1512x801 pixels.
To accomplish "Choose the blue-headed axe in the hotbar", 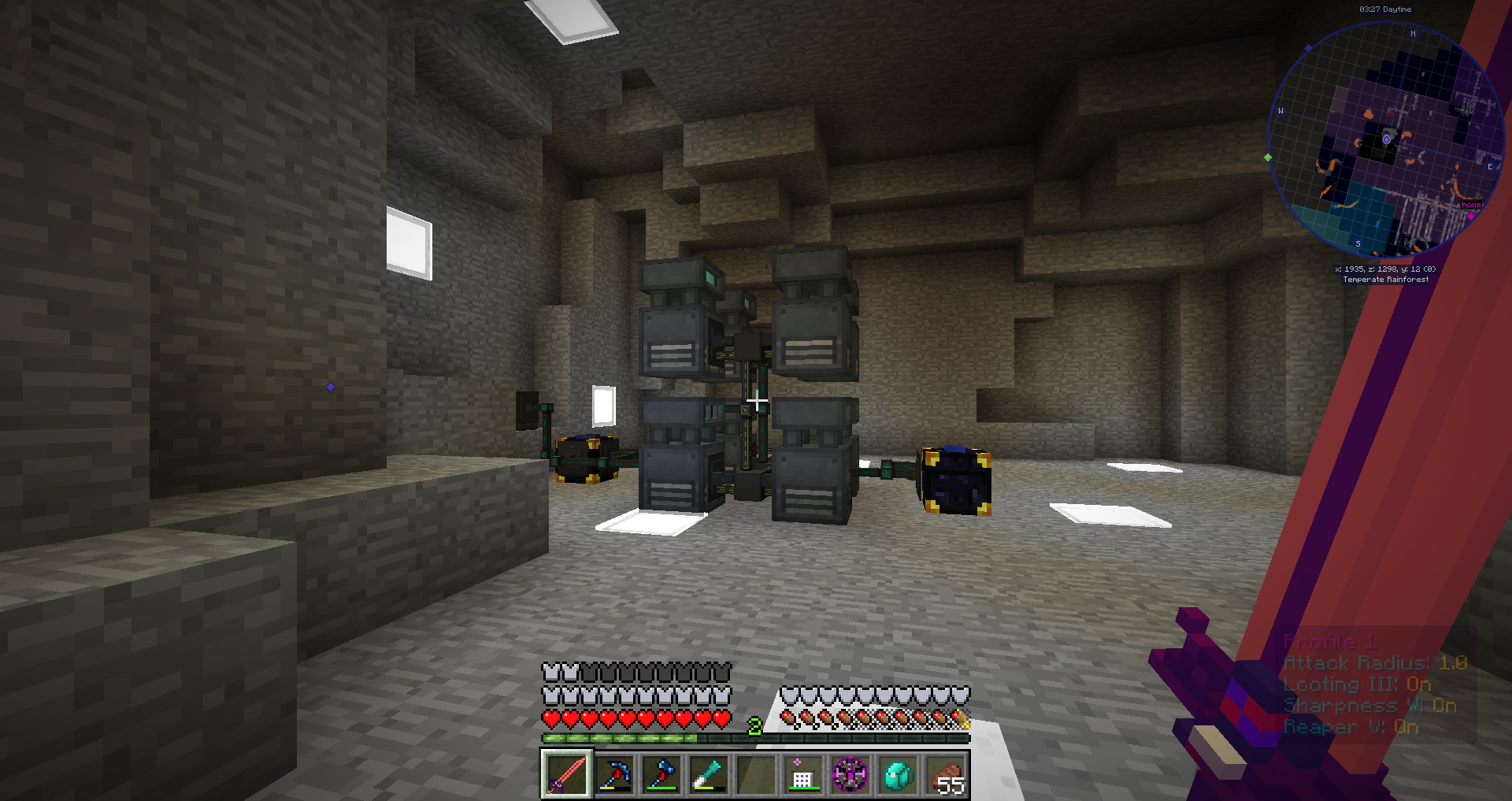I will 661,774.
